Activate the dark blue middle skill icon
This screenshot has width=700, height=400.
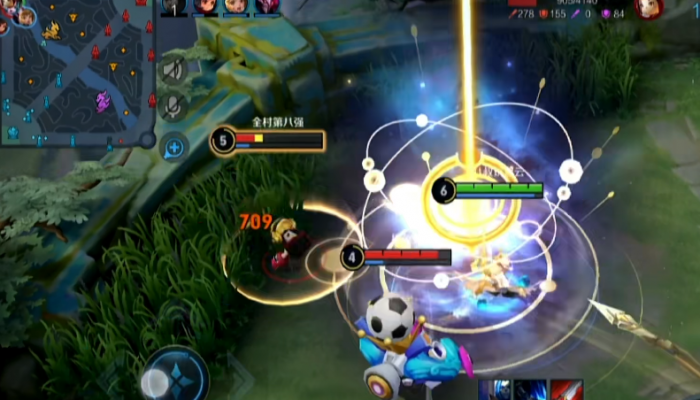[x=531, y=389]
